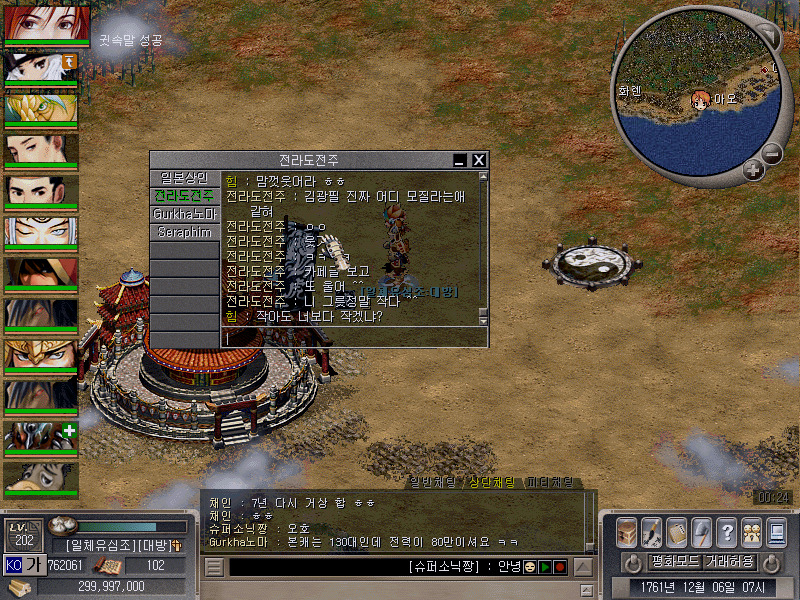Viewport: 800px width, 600px height.
Task: Type in the whisper window message field
Action: 350,338
